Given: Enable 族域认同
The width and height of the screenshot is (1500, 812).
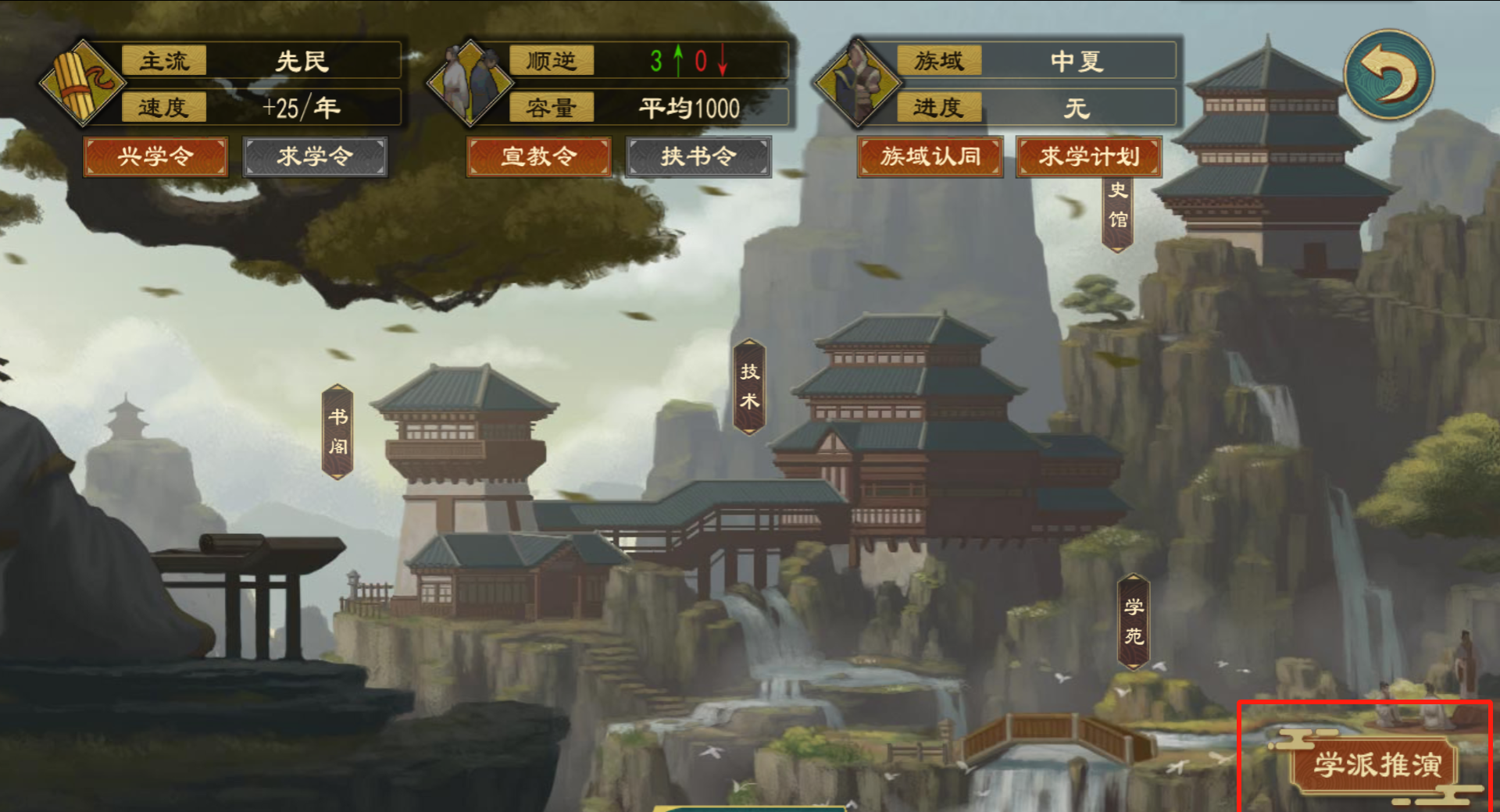Looking at the screenshot, I should tap(930, 156).
